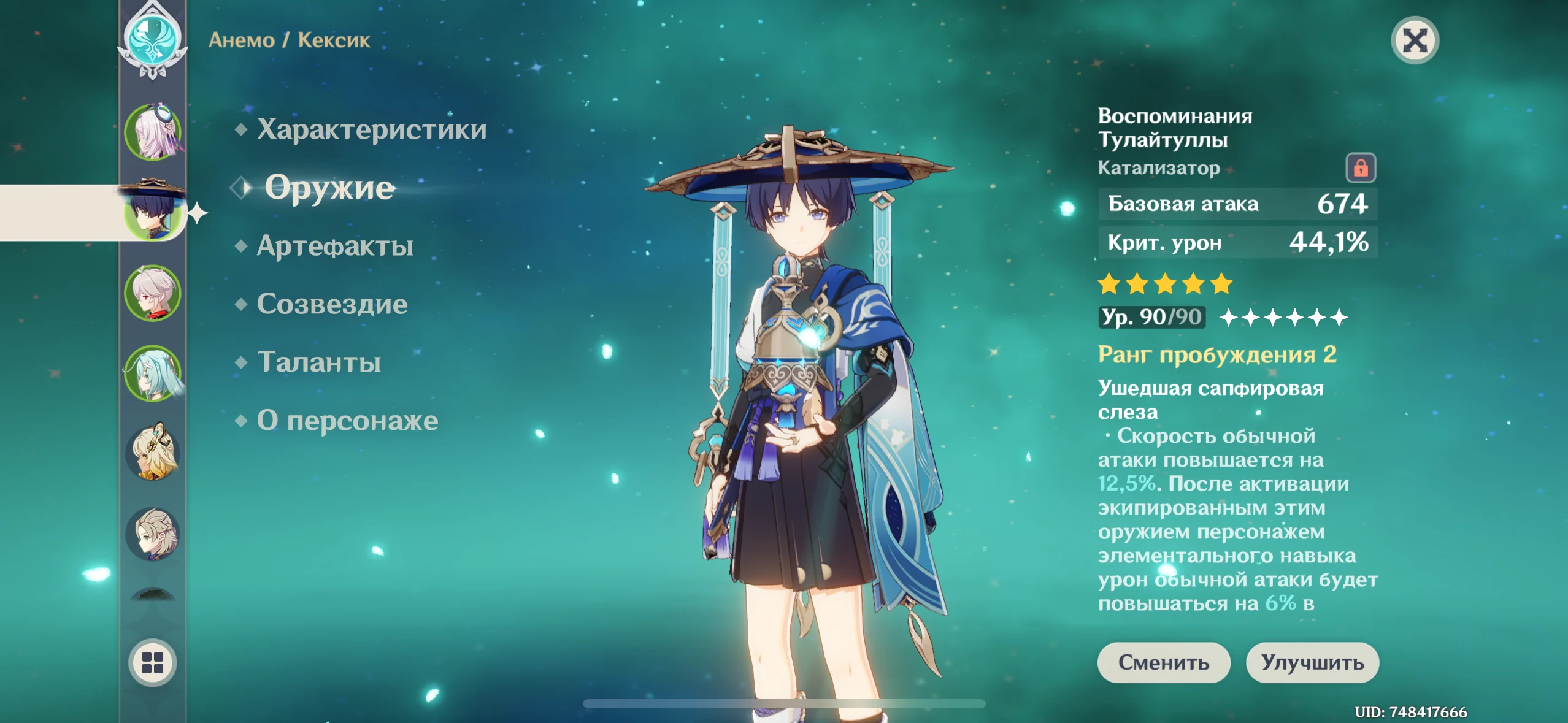Image resolution: width=1568 pixels, height=723 pixels.
Task: Select the pink-haired character portrait at the top
Action: 153,132
